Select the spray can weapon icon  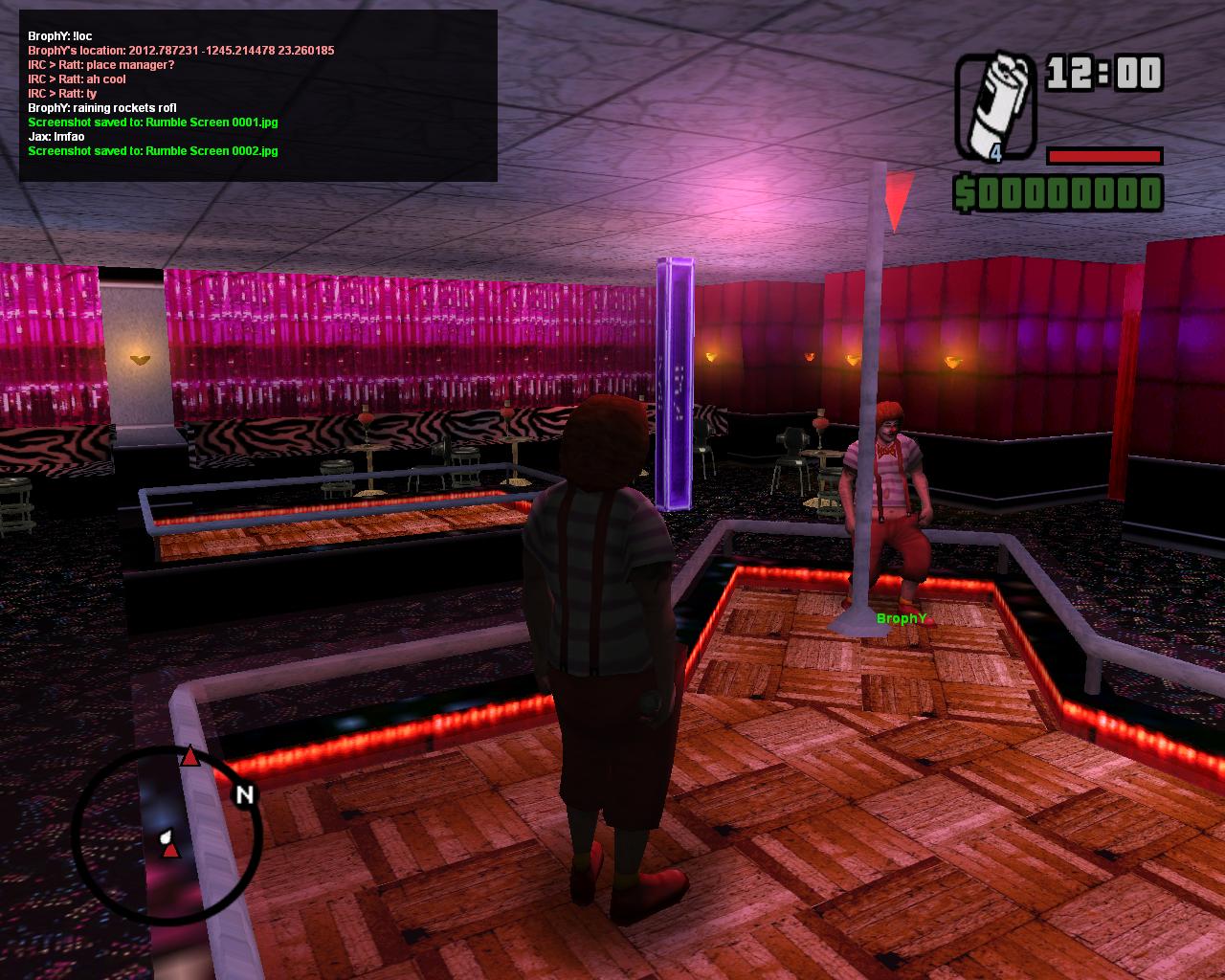click(x=995, y=107)
